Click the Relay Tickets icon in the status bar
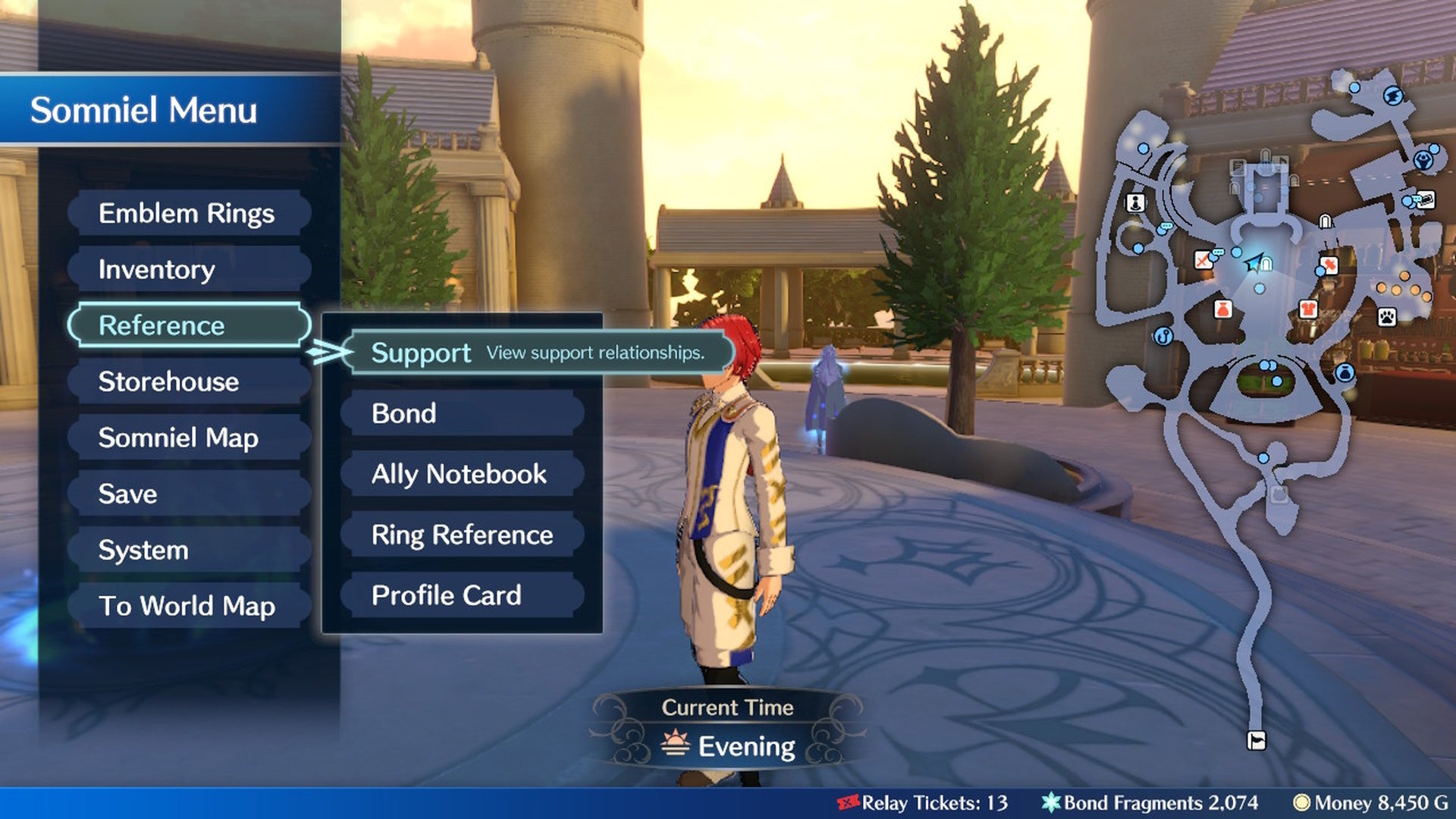Image resolution: width=1456 pixels, height=819 pixels. pos(848,803)
